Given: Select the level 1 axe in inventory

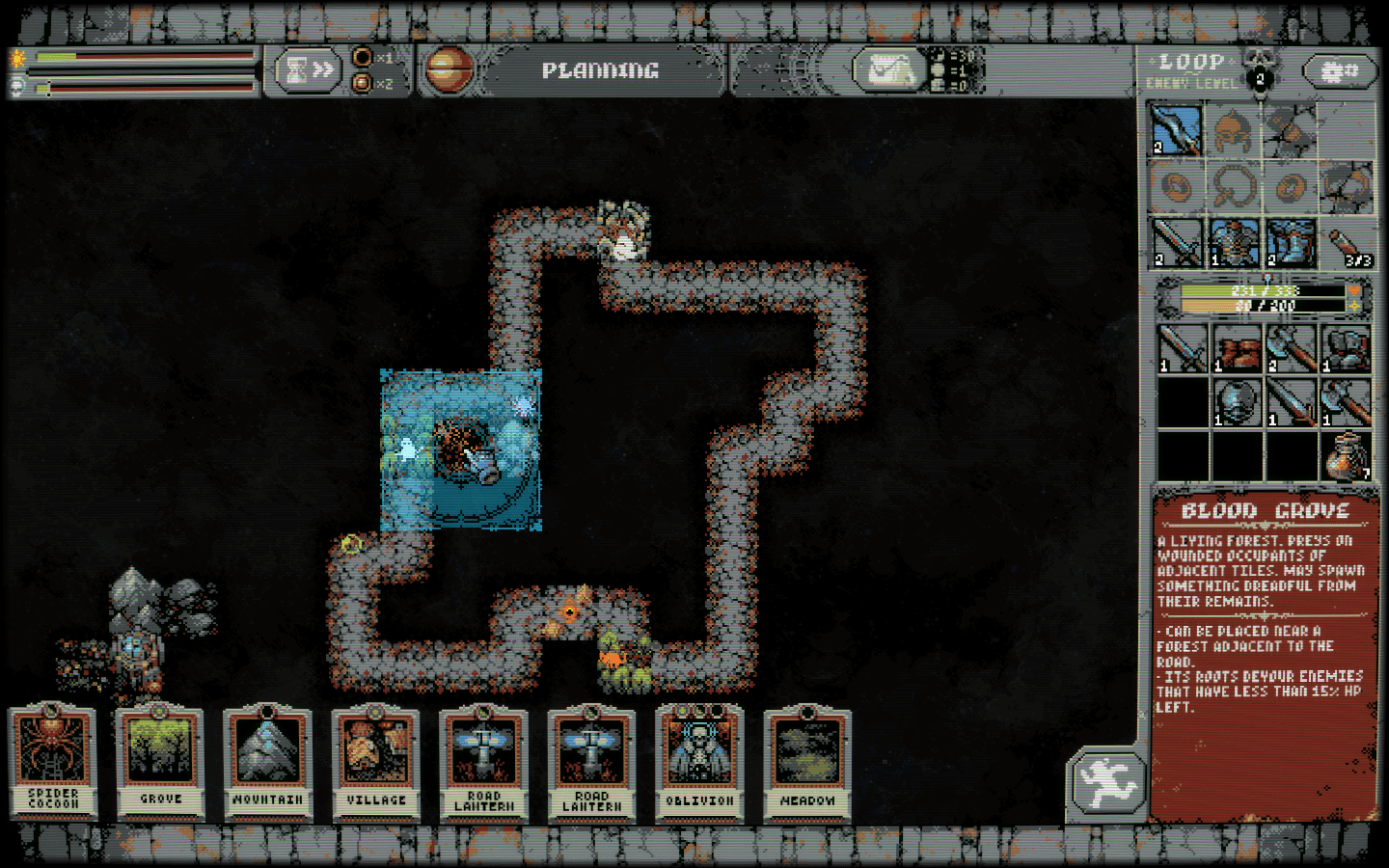Looking at the screenshot, I should (x=1347, y=402).
